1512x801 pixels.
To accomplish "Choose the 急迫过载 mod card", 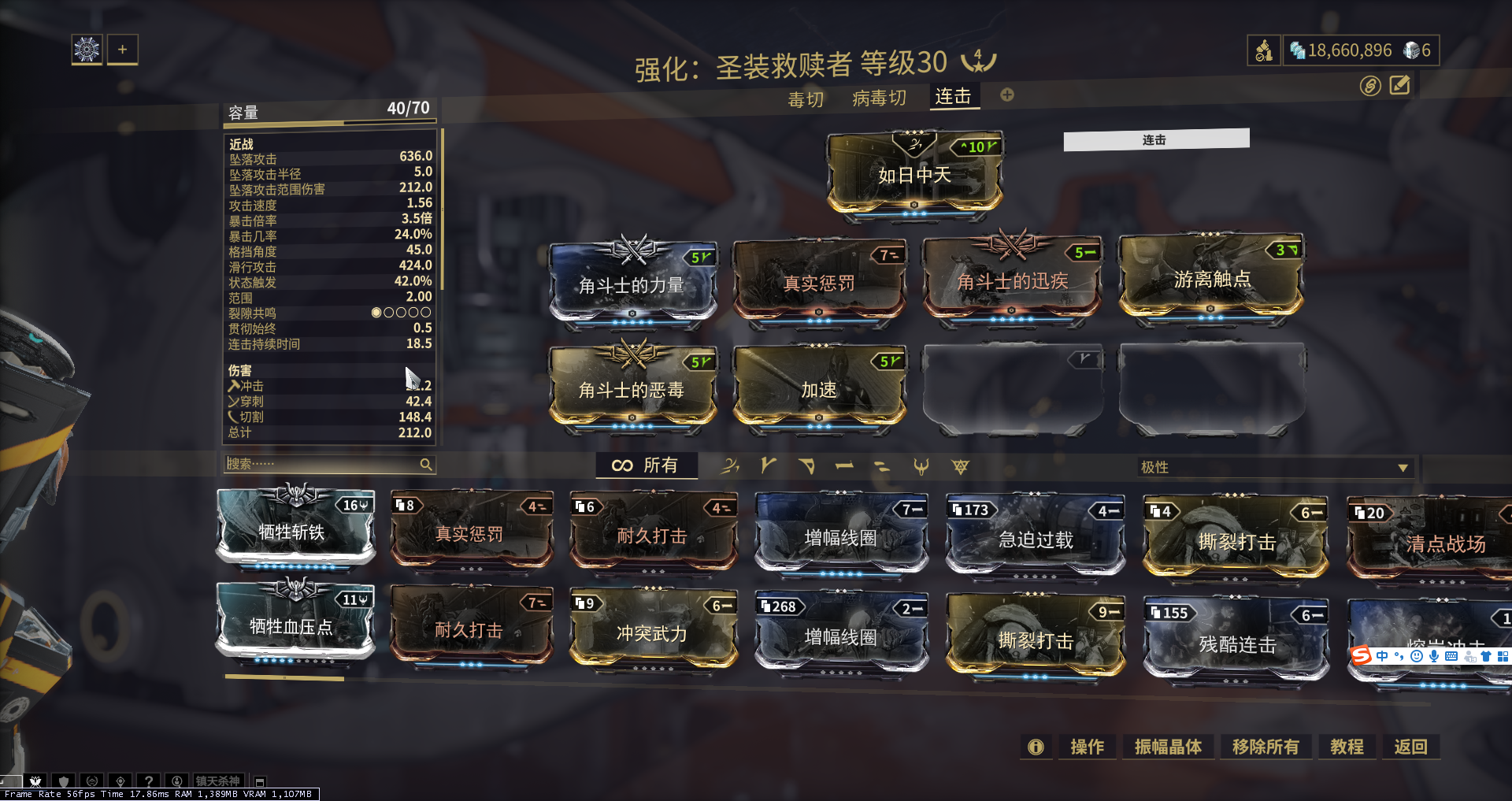I will pos(1036,540).
